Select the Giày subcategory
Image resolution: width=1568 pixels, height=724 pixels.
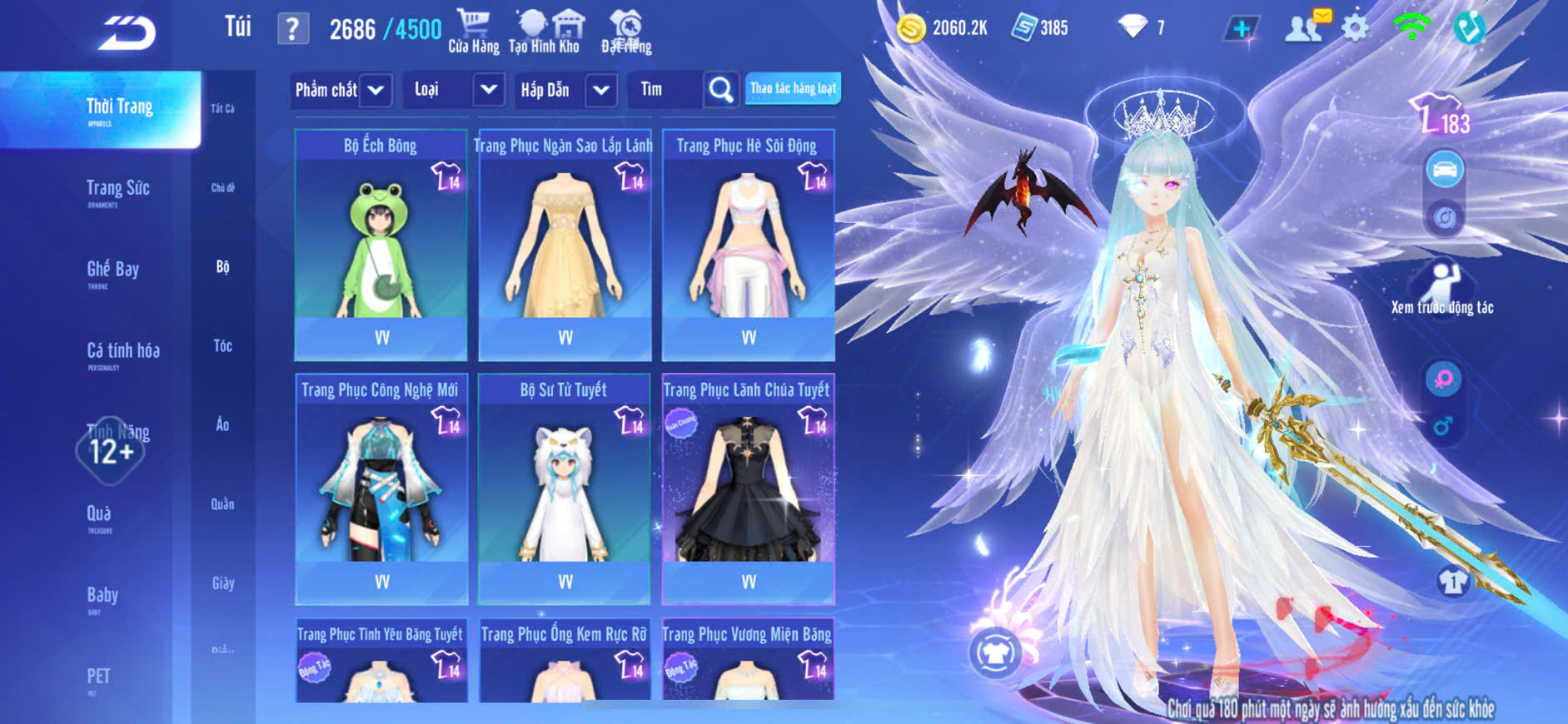click(222, 583)
